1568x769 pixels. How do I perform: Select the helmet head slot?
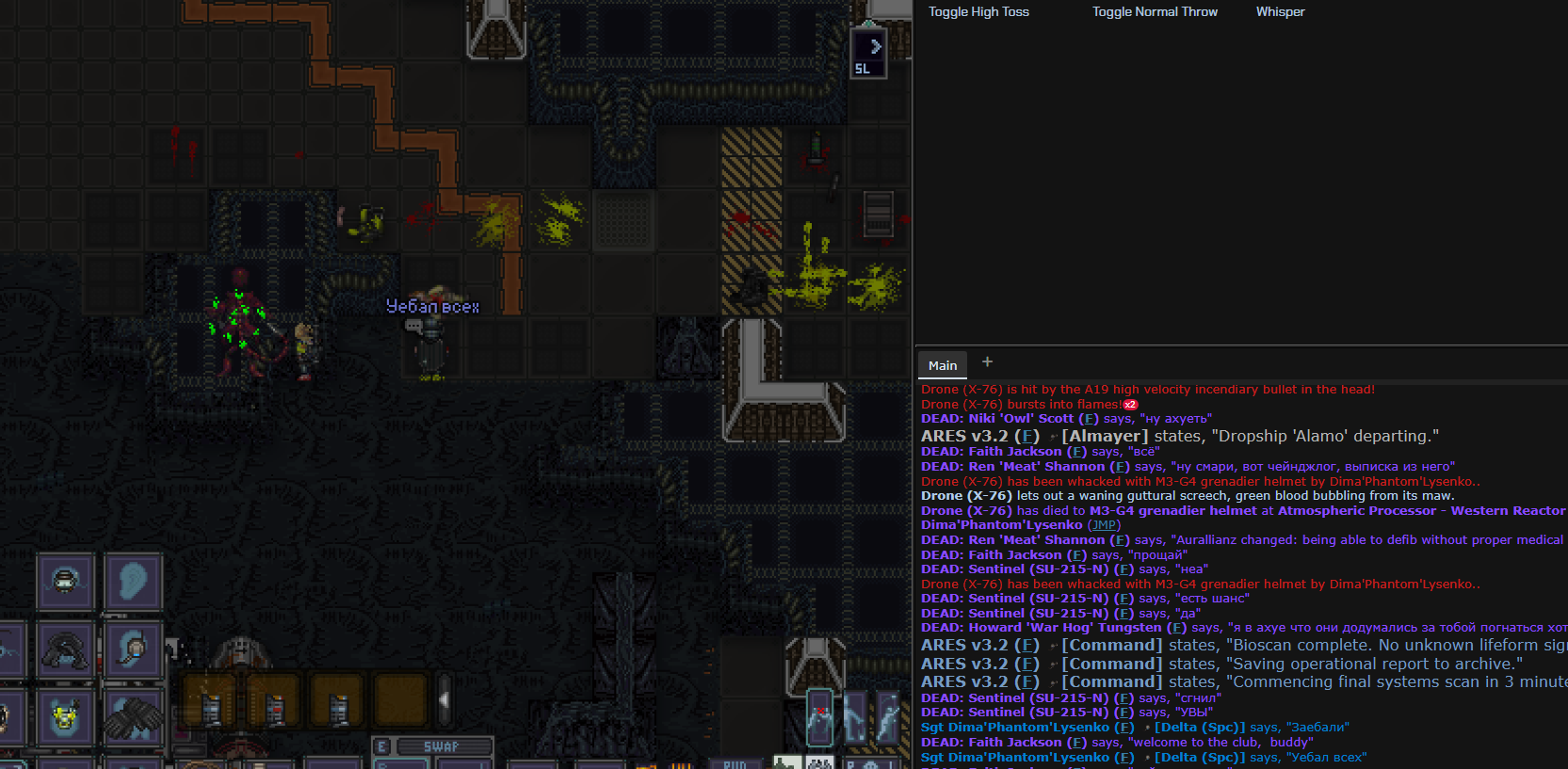65,583
